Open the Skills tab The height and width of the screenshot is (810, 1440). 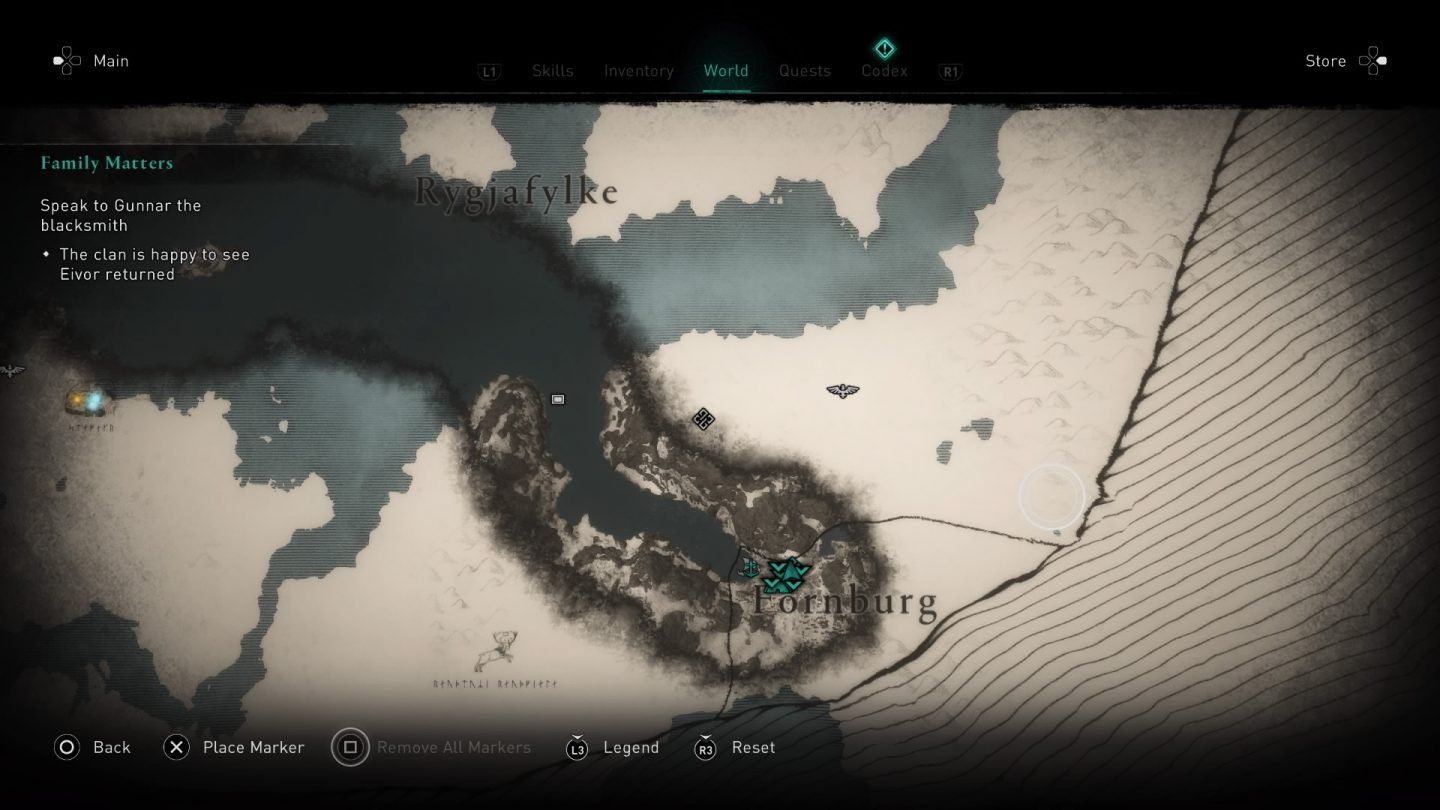point(553,70)
